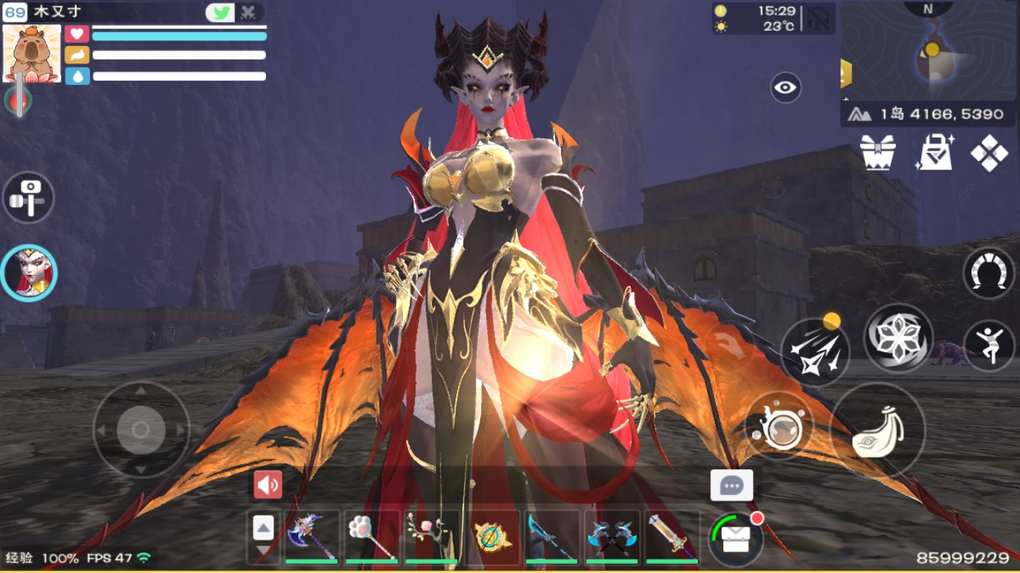Screen dimensions: 1020x573
Task: Open the four-diamond main menu icon
Action: [989, 153]
